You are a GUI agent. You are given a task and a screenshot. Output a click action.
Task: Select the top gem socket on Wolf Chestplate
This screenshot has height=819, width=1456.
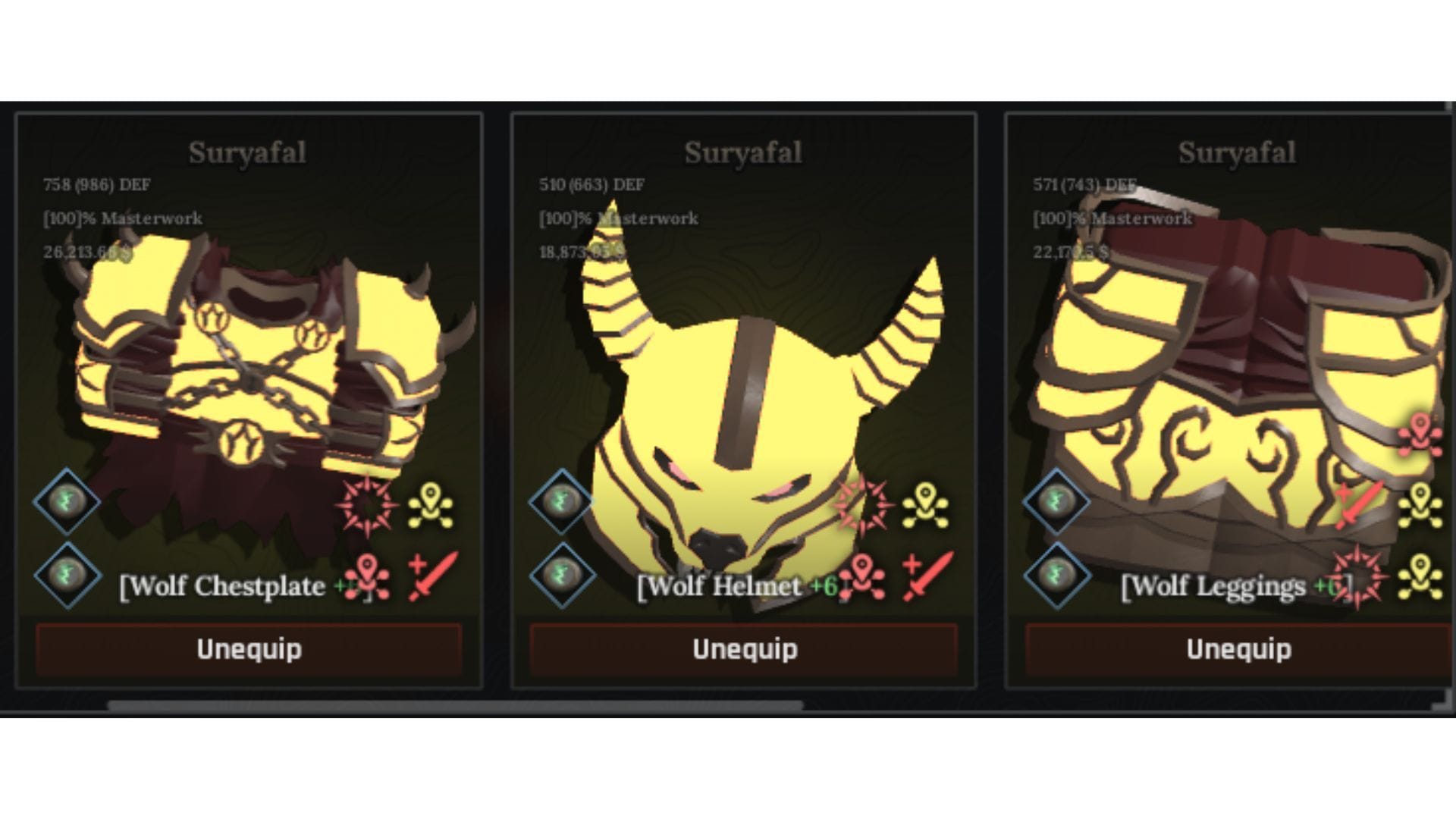pyautogui.click(x=68, y=501)
